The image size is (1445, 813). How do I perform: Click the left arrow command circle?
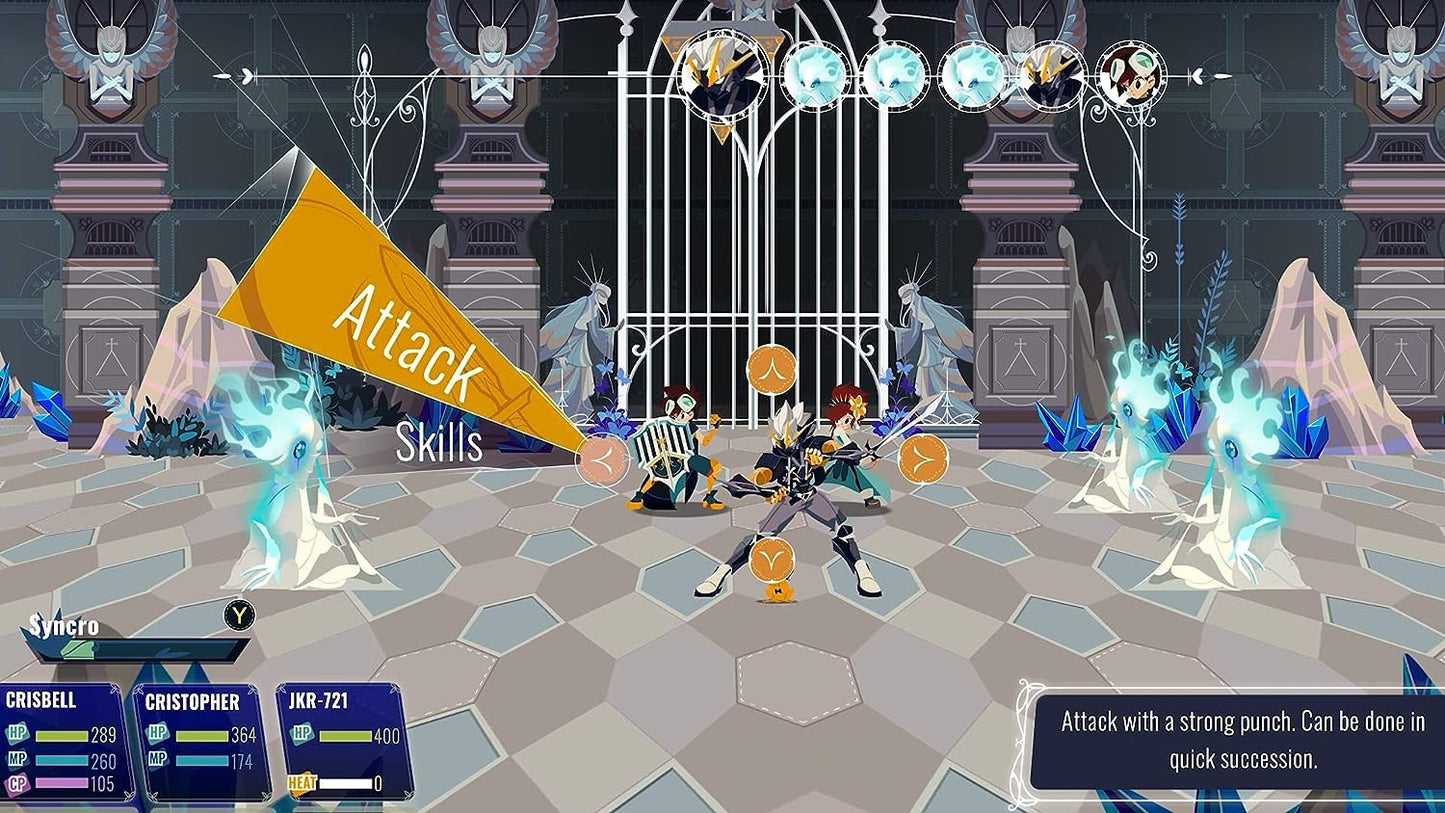click(x=602, y=459)
